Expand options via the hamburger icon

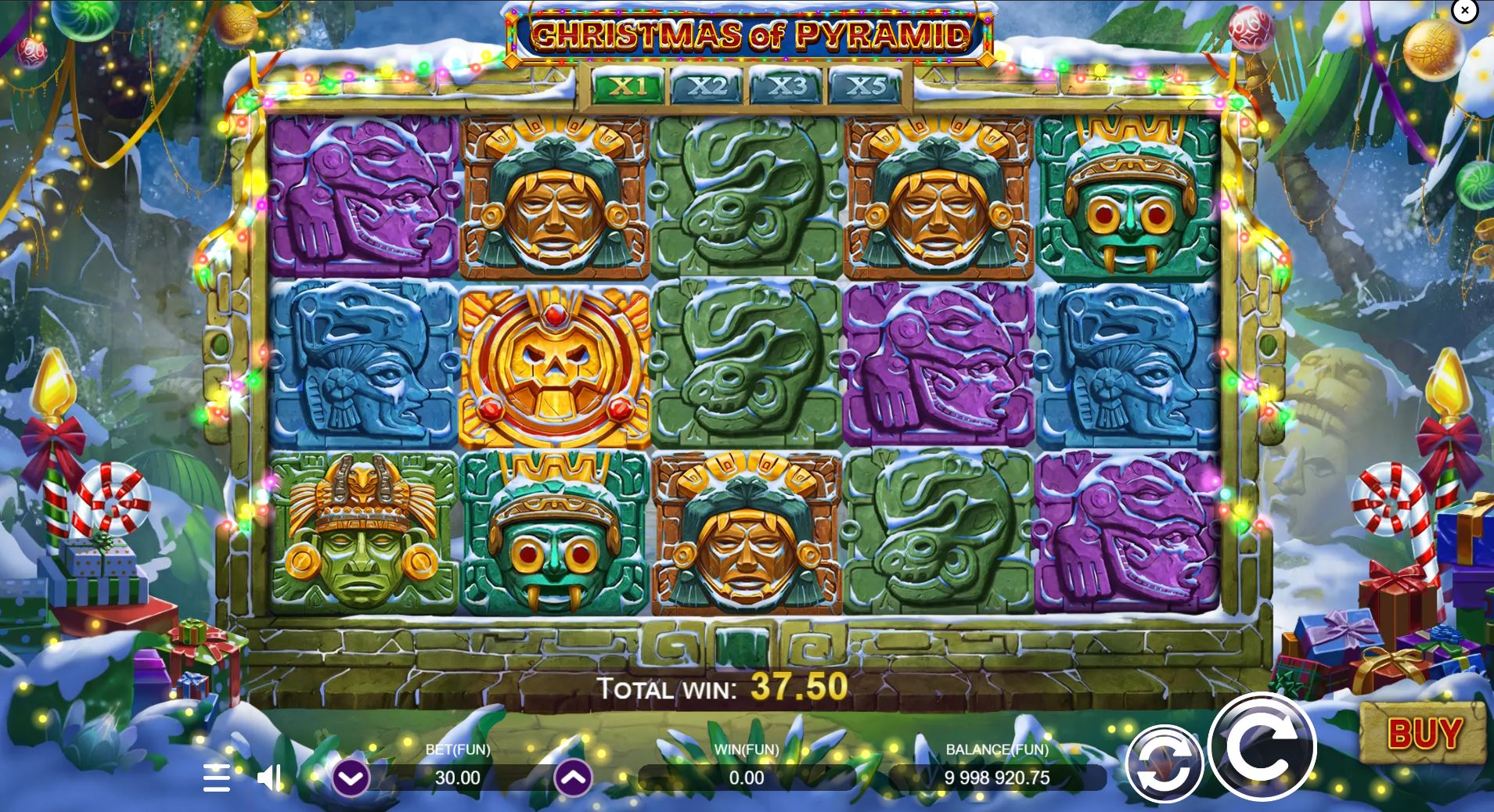point(217,778)
